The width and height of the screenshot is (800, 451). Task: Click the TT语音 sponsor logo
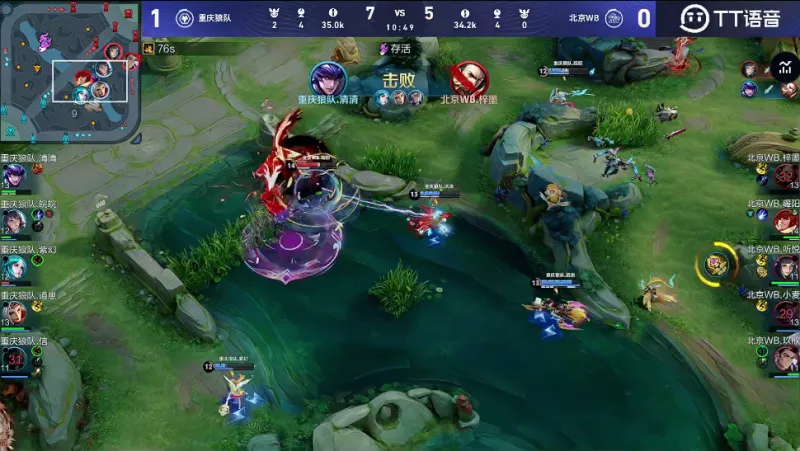(x=730, y=18)
